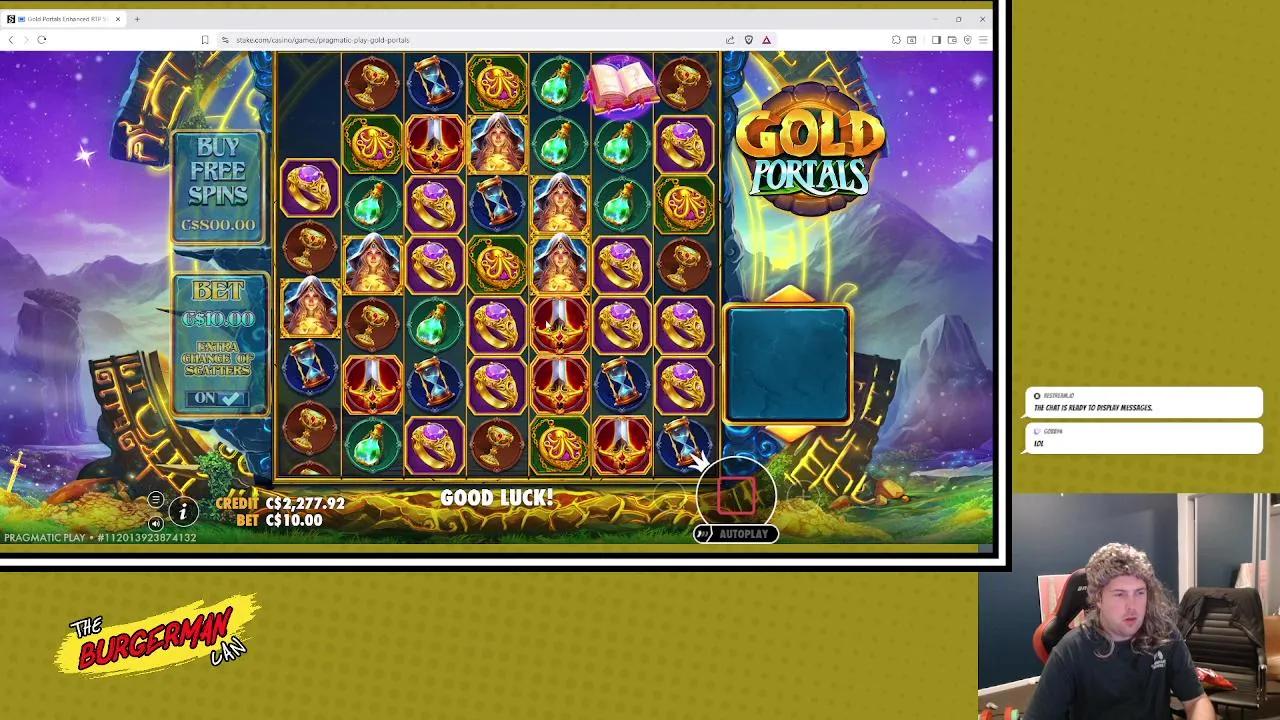1280x720 pixels.
Task: Click the bookmark star in the address bar
Action: (x=206, y=39)
